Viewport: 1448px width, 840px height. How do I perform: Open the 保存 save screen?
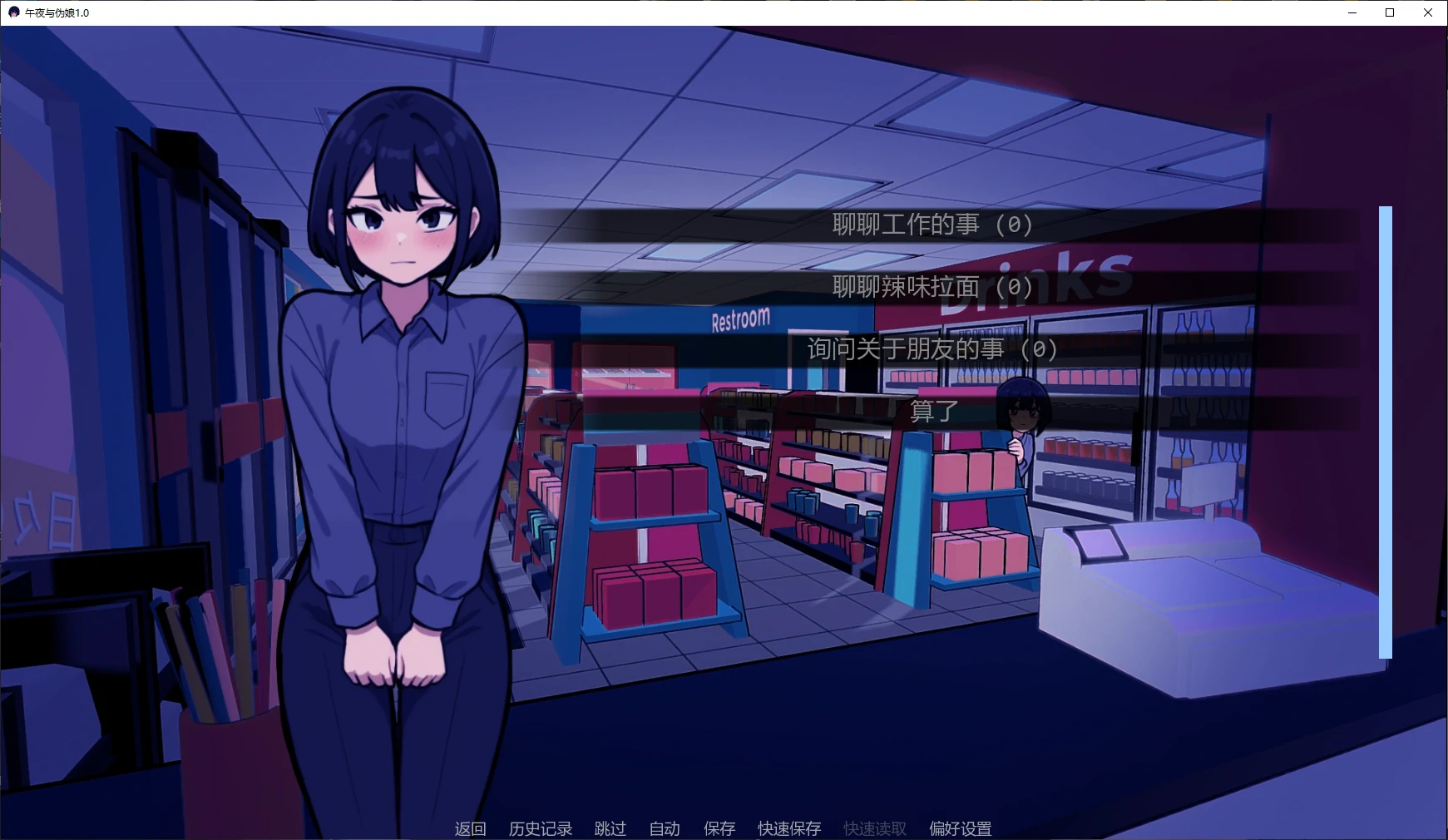(719, 828)
